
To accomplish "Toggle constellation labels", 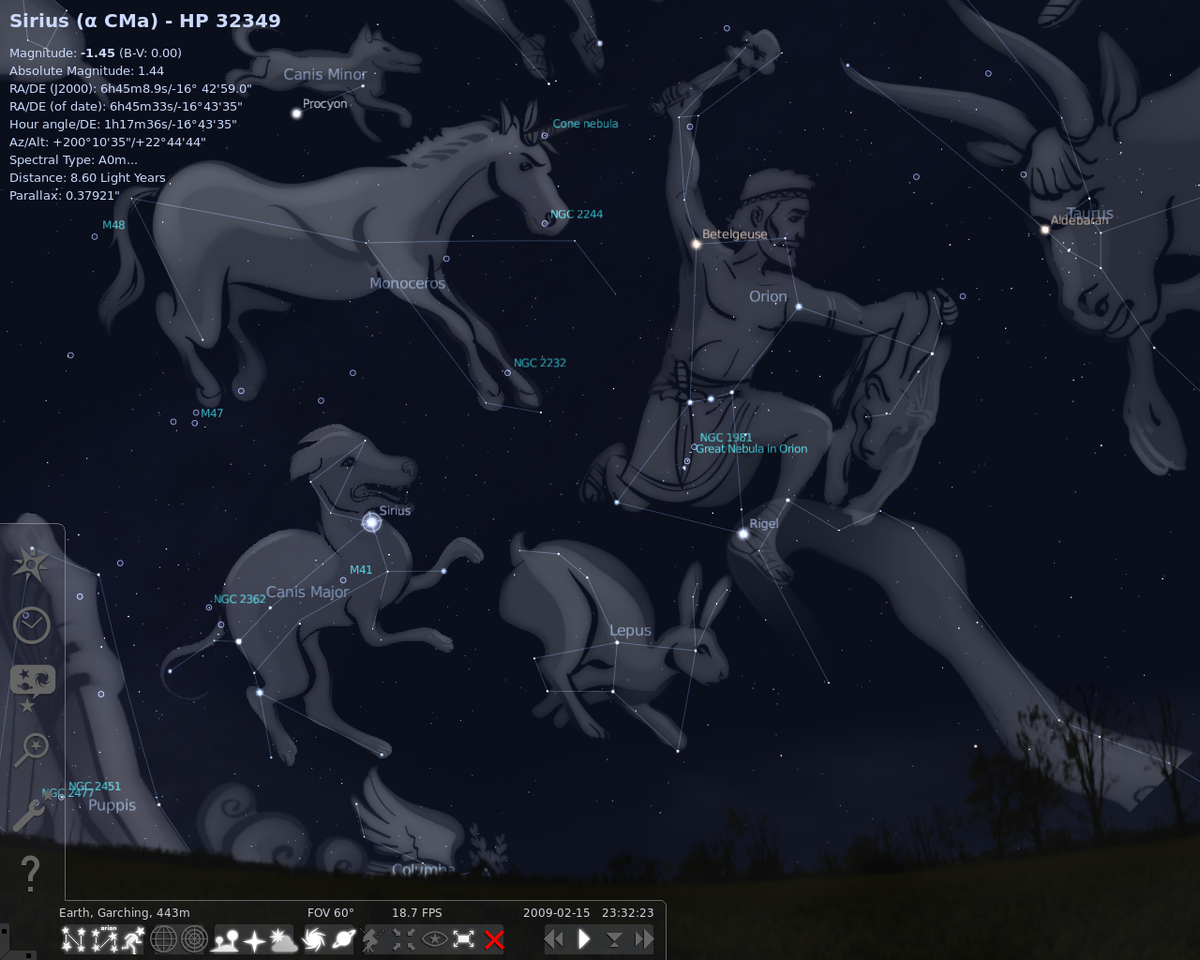I will (103, 939).
